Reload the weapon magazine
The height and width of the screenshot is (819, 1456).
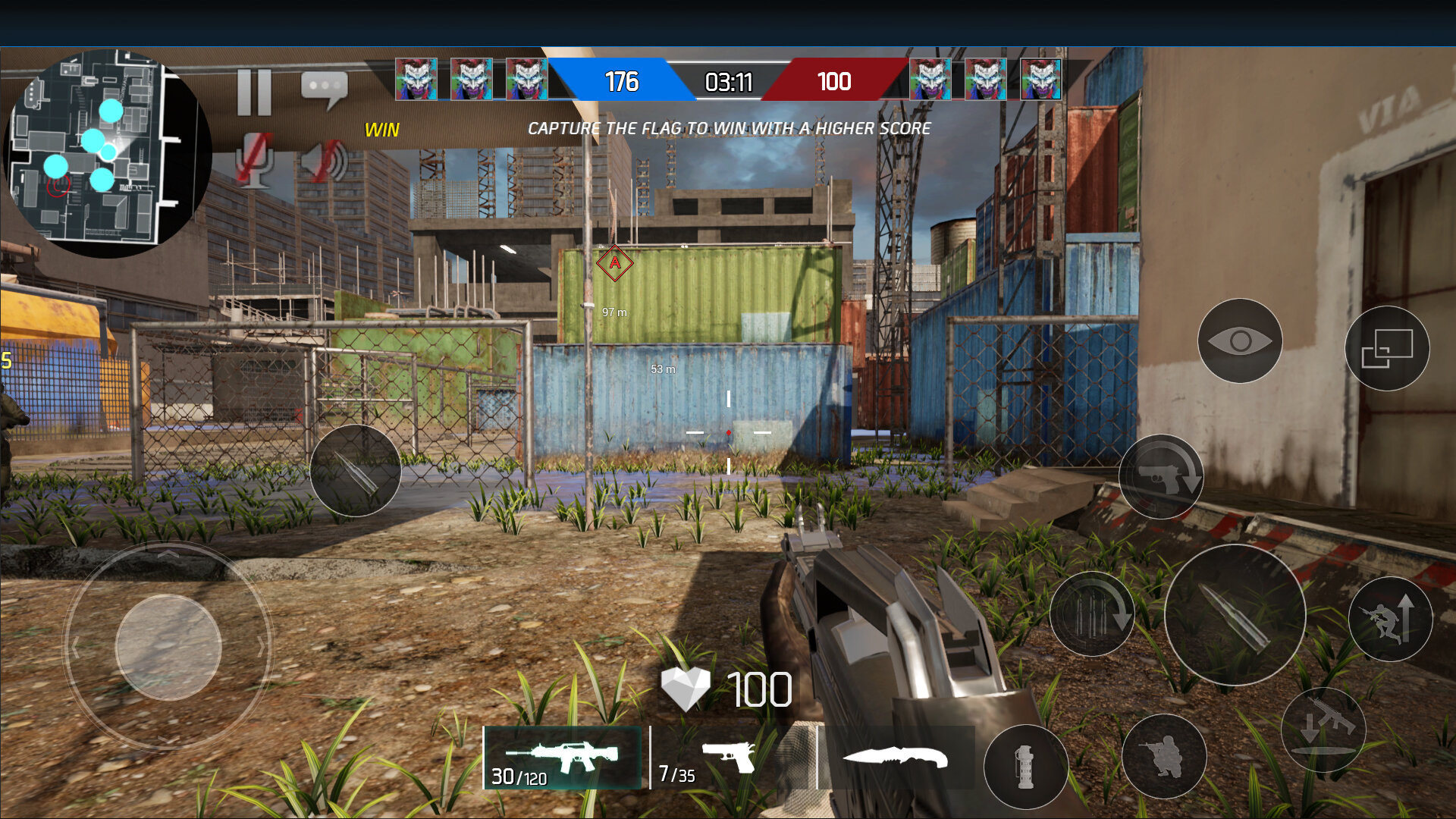(x=1092, y=613)
